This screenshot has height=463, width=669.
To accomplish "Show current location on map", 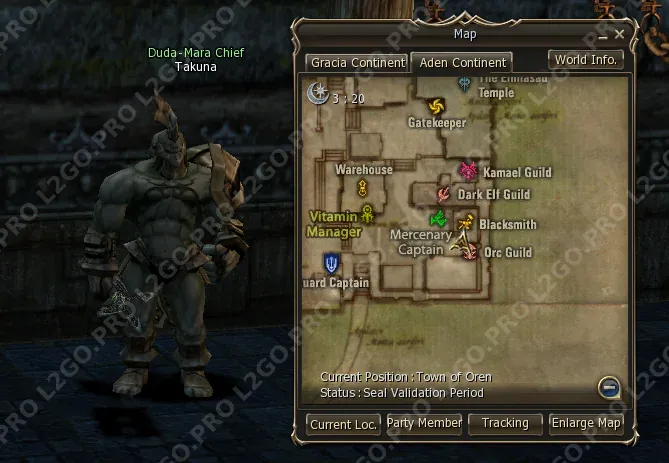I will 343,424.
